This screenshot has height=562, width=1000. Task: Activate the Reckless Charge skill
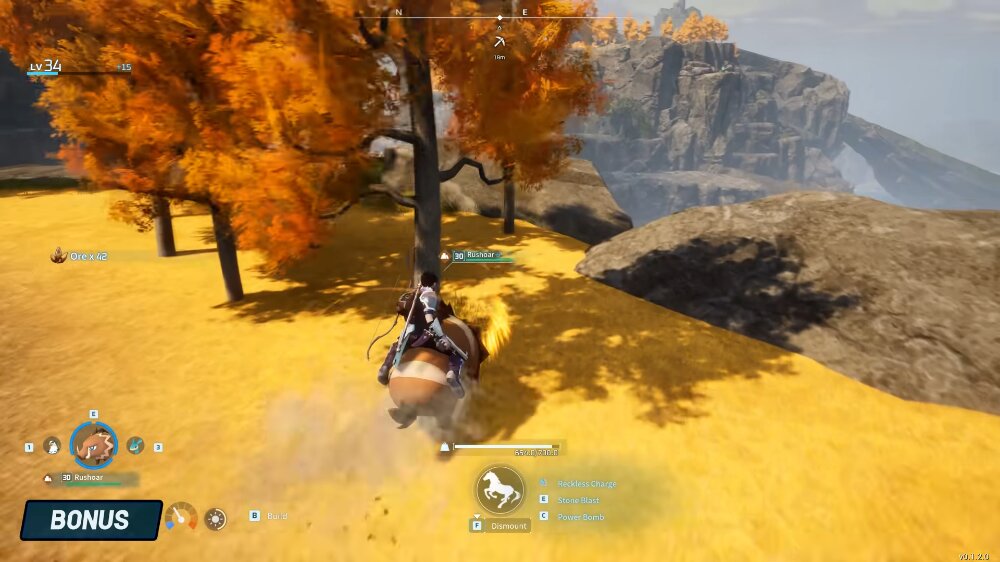point(586,484)
